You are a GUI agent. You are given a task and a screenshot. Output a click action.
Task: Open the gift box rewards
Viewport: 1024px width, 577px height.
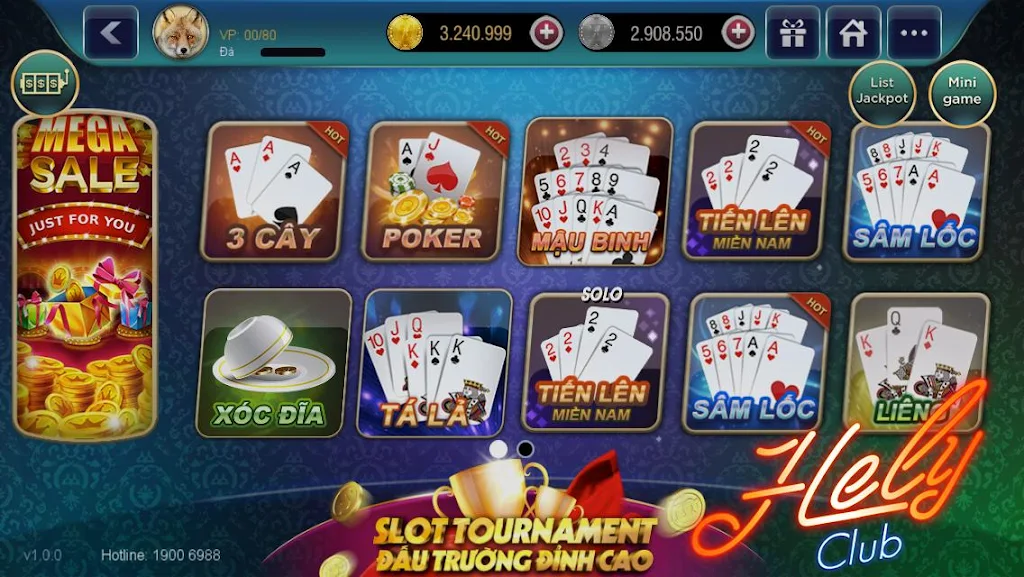[x=793, y=33]
